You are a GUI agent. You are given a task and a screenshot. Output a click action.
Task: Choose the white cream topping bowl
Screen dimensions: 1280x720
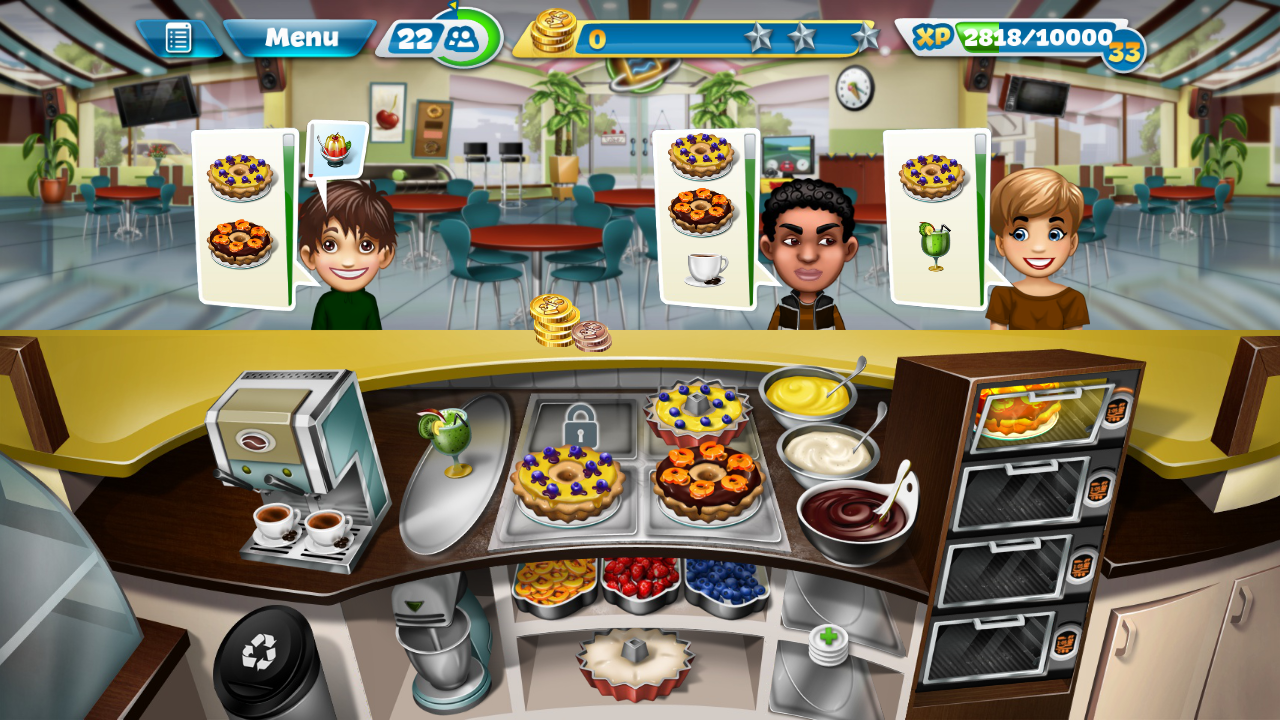point(826,452)
